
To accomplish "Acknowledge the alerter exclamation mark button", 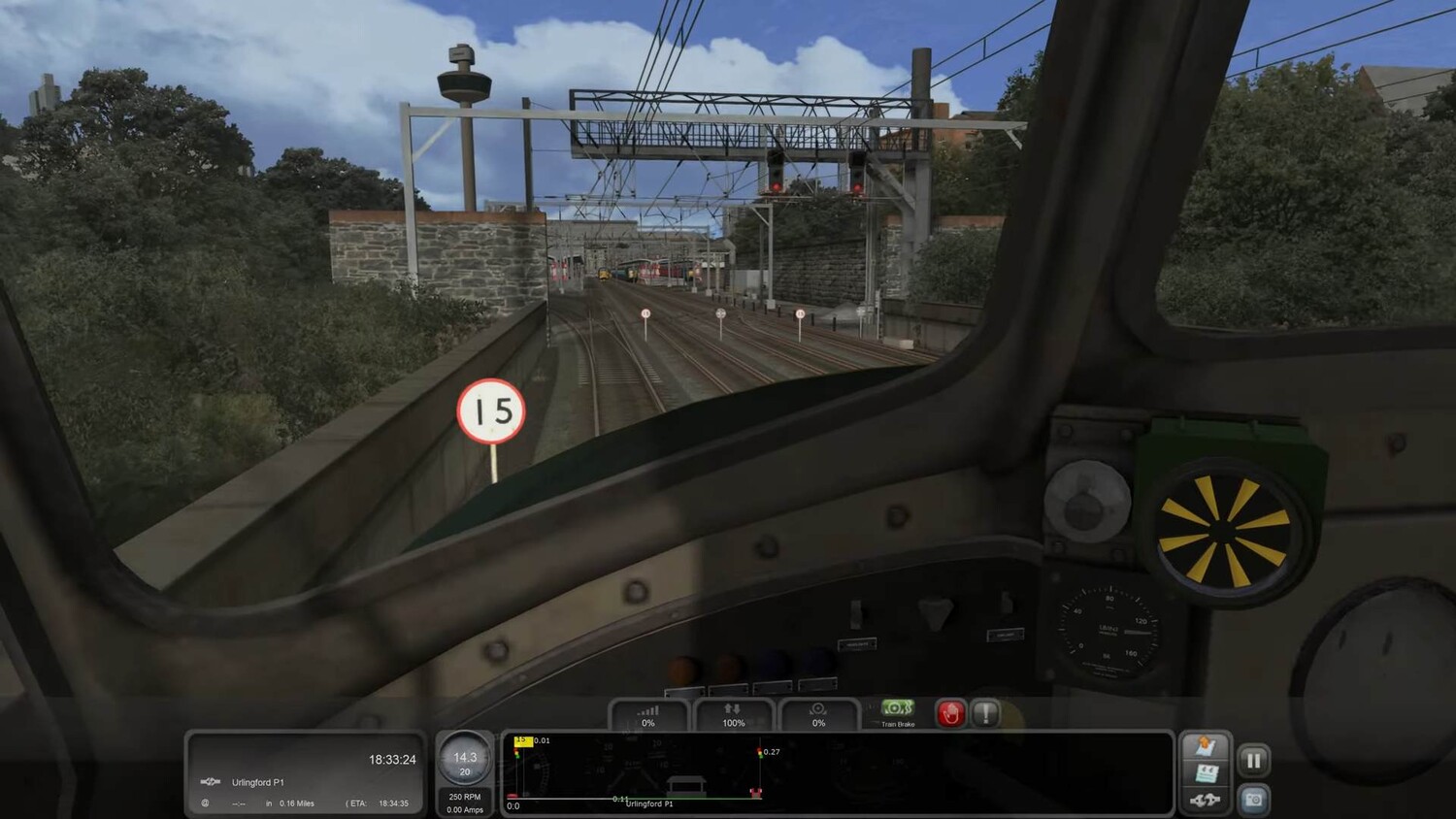I will pyautogui.click(x=986, y=713).
